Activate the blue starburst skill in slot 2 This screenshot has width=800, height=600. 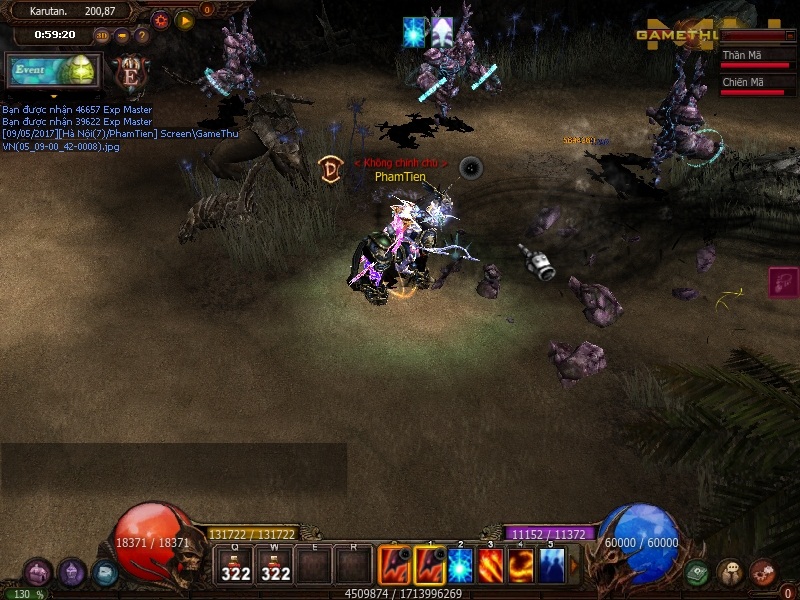[459, 567]
